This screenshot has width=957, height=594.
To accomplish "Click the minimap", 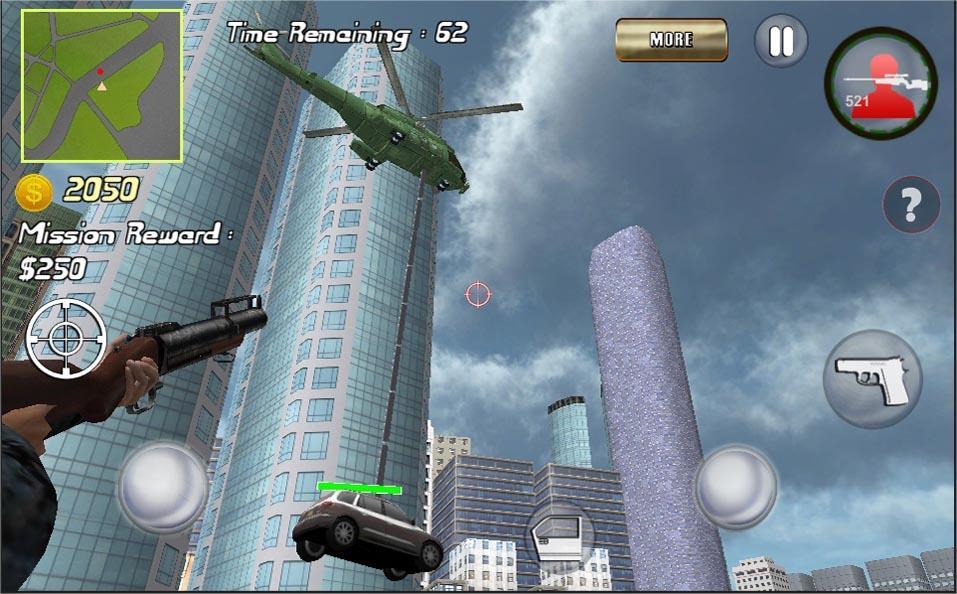I will pos(102,86).
